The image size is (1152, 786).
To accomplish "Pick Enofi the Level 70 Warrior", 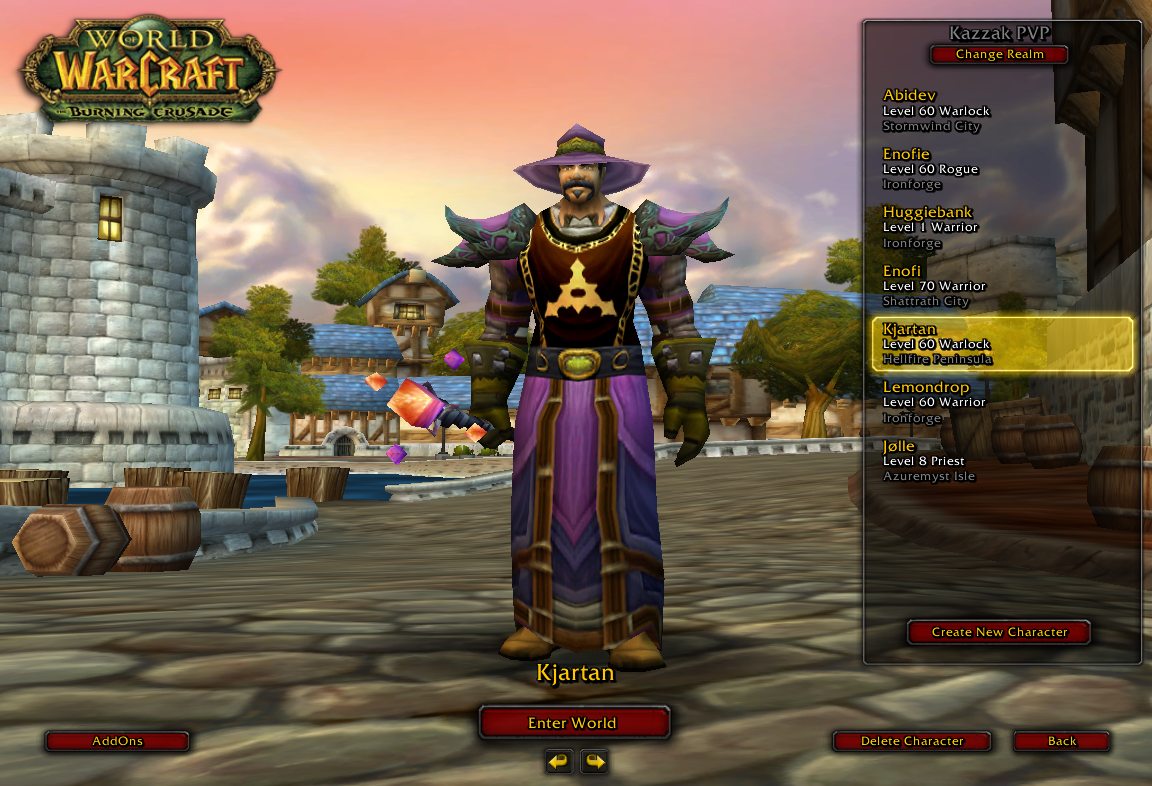I will tap(1000, 285).
